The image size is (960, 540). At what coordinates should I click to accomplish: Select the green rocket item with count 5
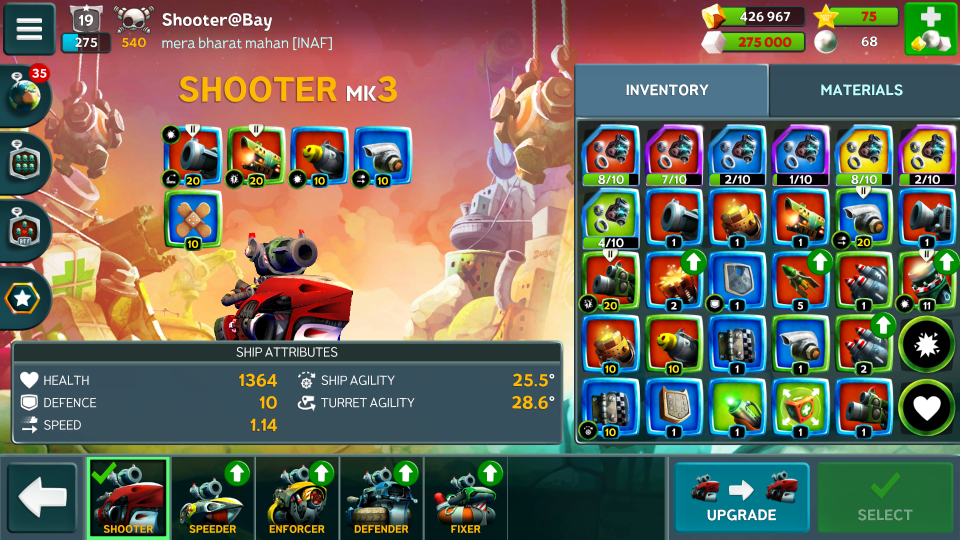(800, 281)
